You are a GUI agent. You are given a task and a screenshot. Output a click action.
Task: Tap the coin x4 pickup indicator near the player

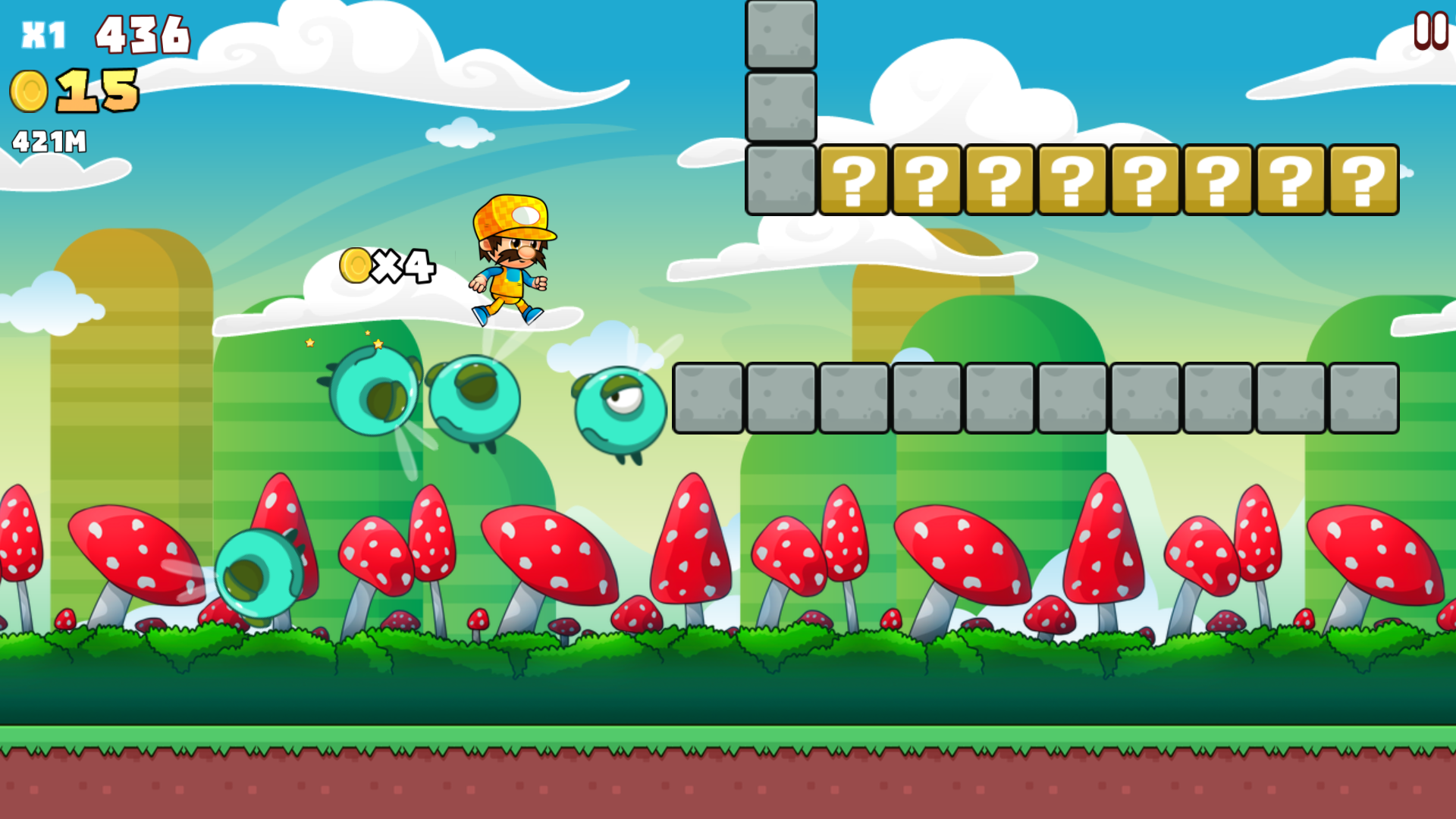coord(387,265)
